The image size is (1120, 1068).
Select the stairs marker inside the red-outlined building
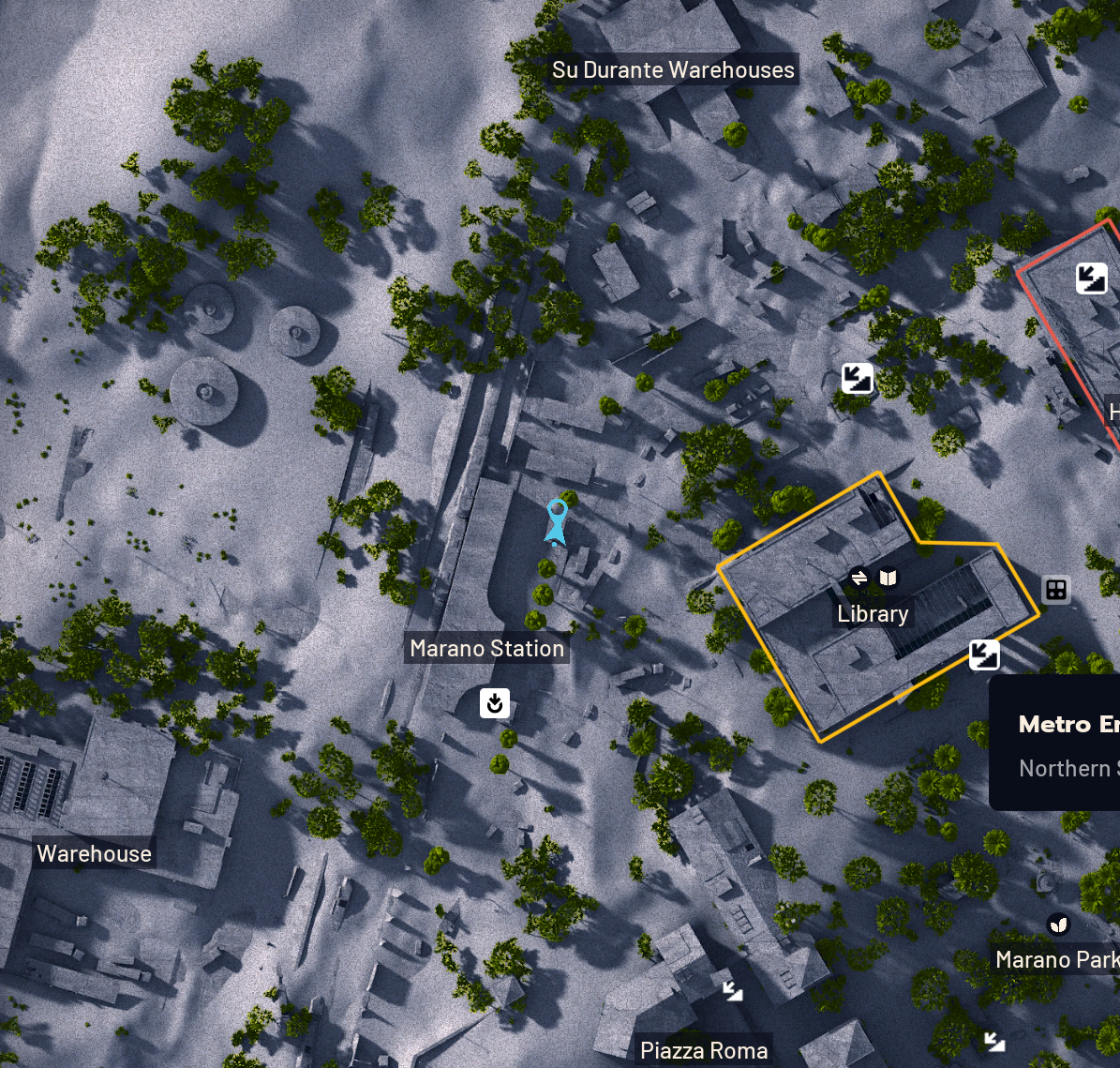(1091, 278)
